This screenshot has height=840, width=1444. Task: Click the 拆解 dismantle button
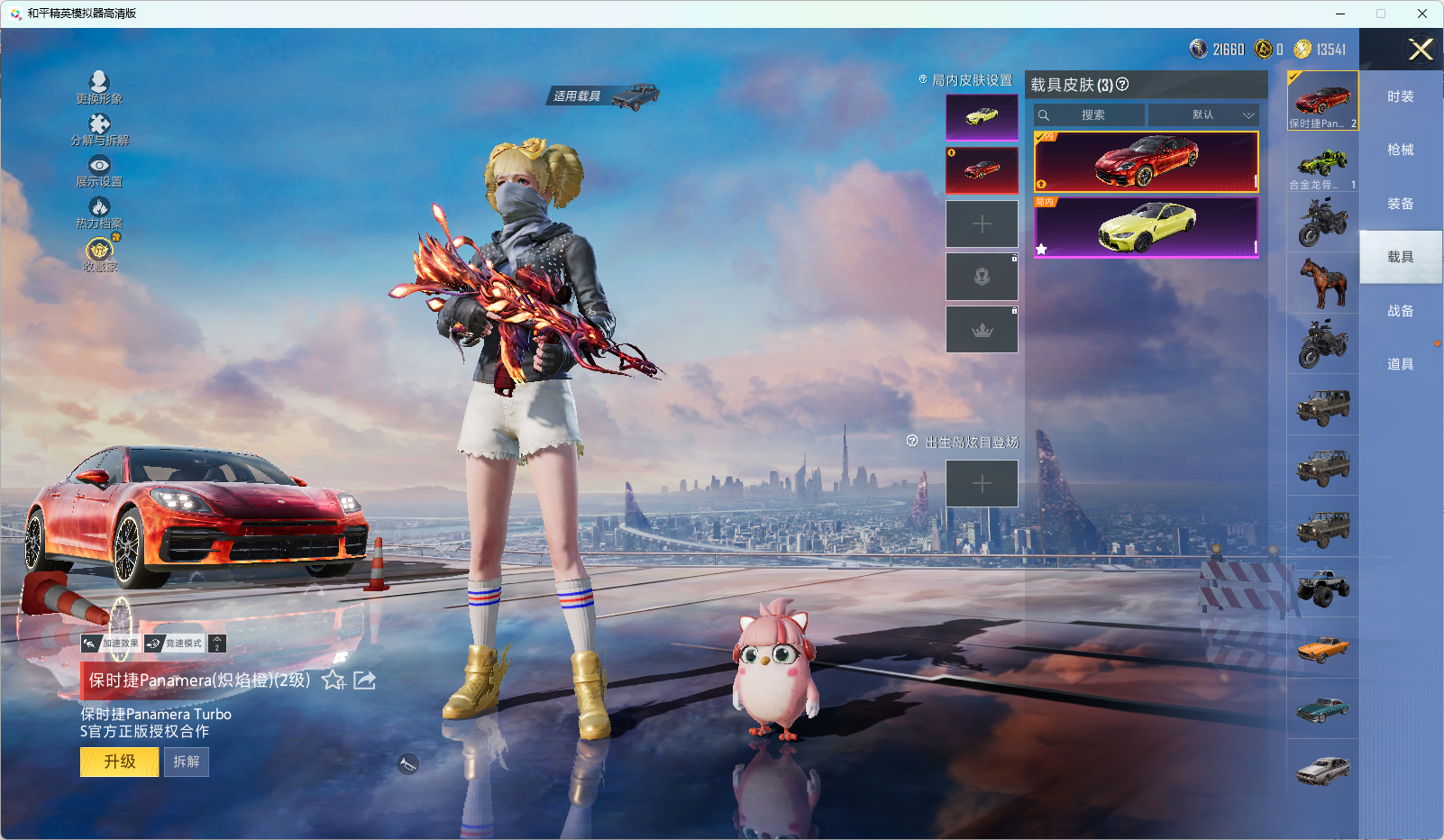click(x=187, y=762)
